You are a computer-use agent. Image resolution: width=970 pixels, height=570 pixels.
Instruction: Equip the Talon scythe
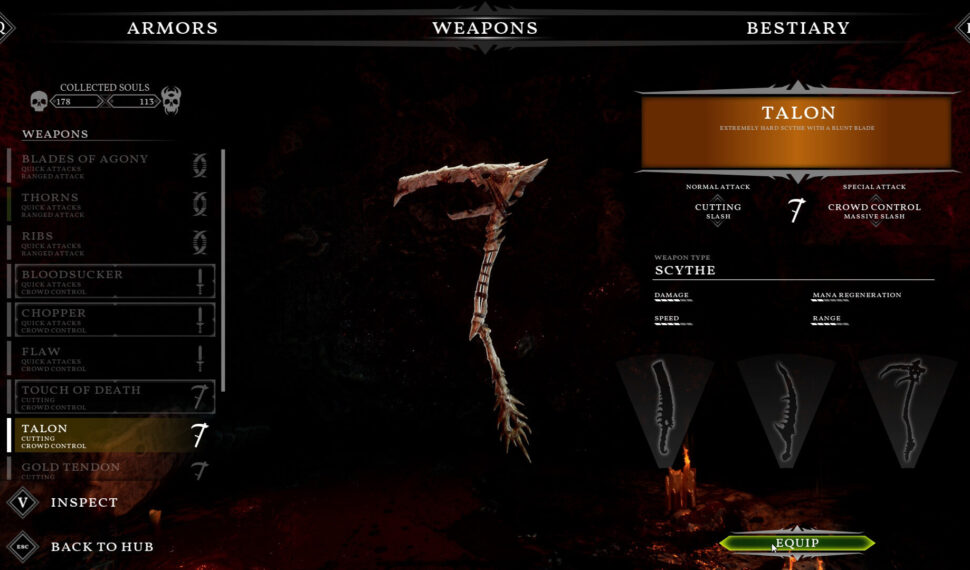click(796, 544)
